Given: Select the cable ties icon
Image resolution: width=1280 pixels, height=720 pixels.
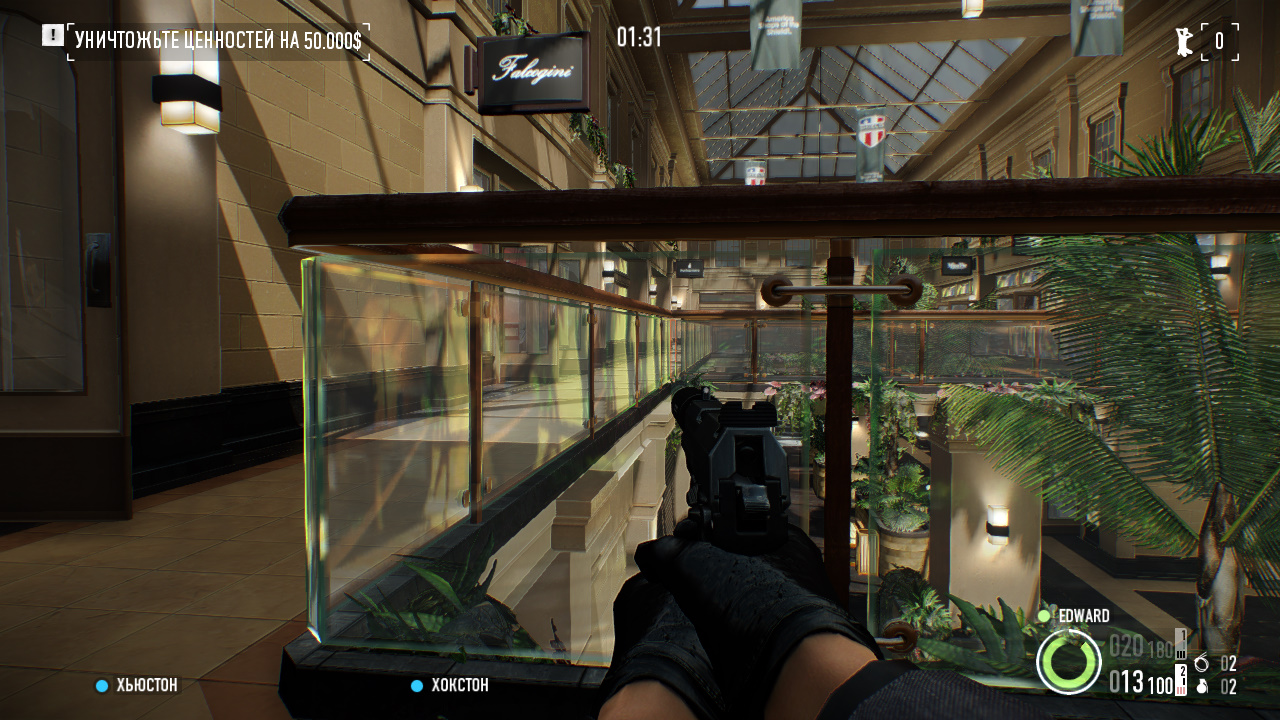Looking at the screenshot, I should pyautogui.click(x=1201, y=663).
